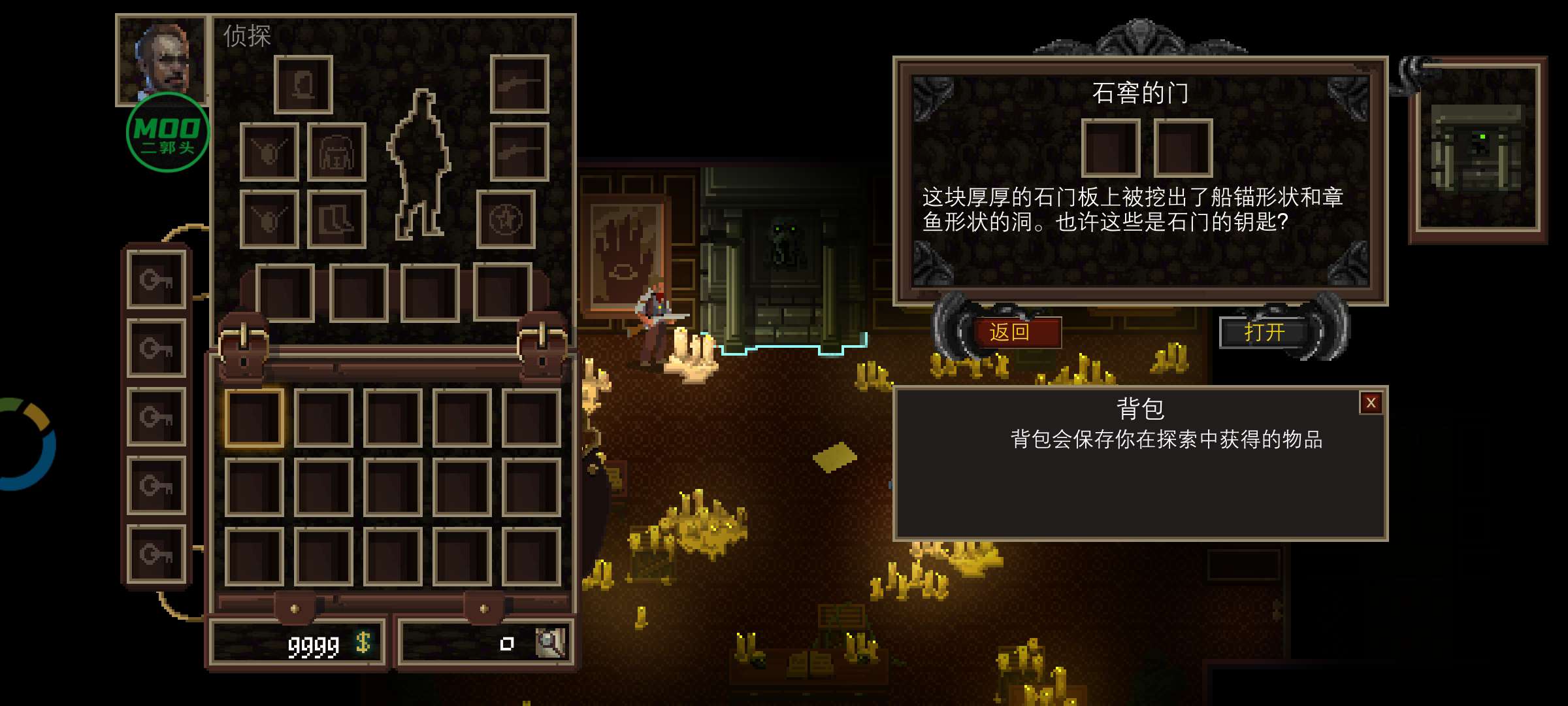Click the magnifying glass clue icon
The width and height of the screenshot is (1568, 706).
coord(549,643)
